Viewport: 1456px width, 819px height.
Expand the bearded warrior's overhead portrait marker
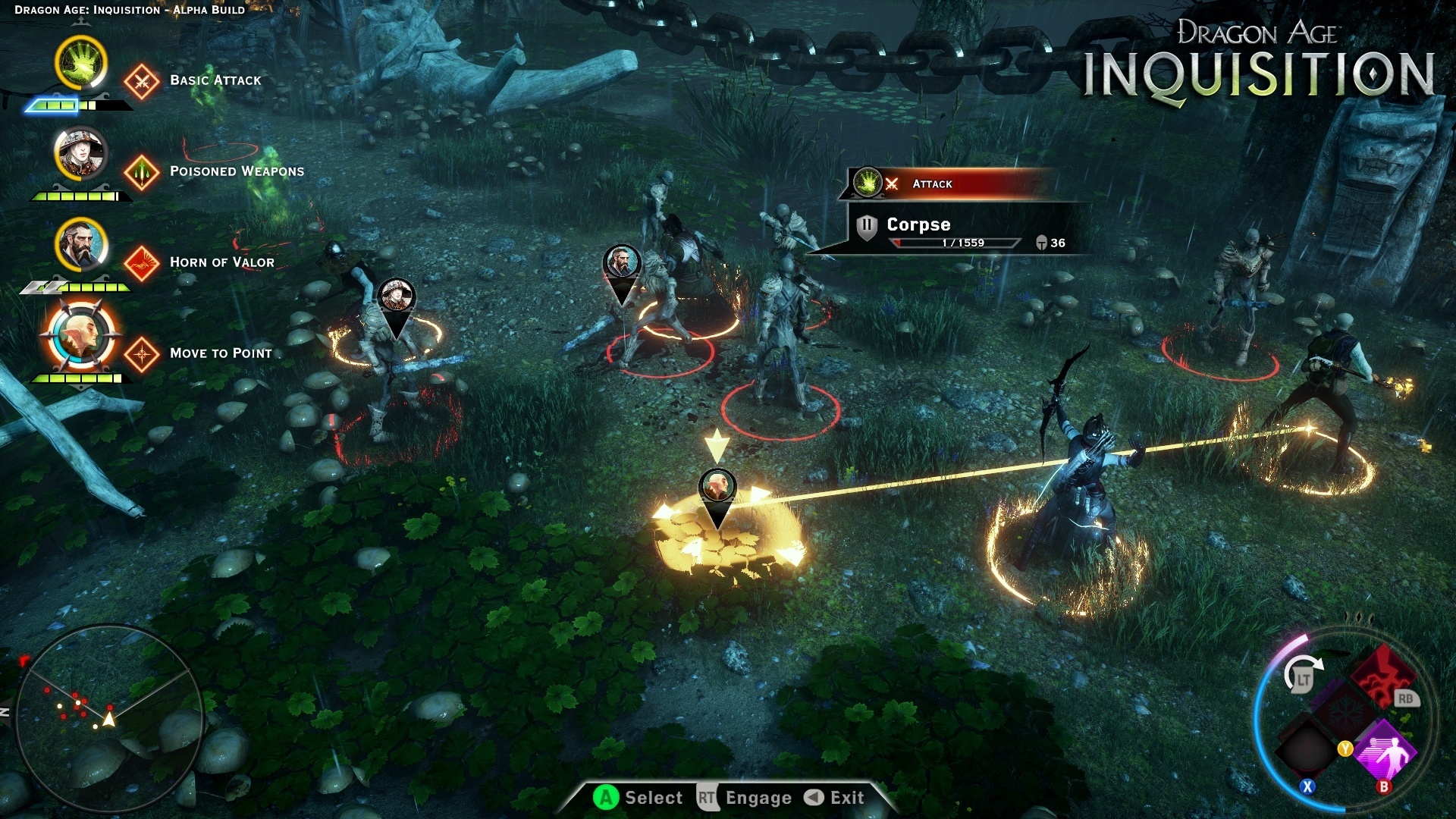[623, 261]
